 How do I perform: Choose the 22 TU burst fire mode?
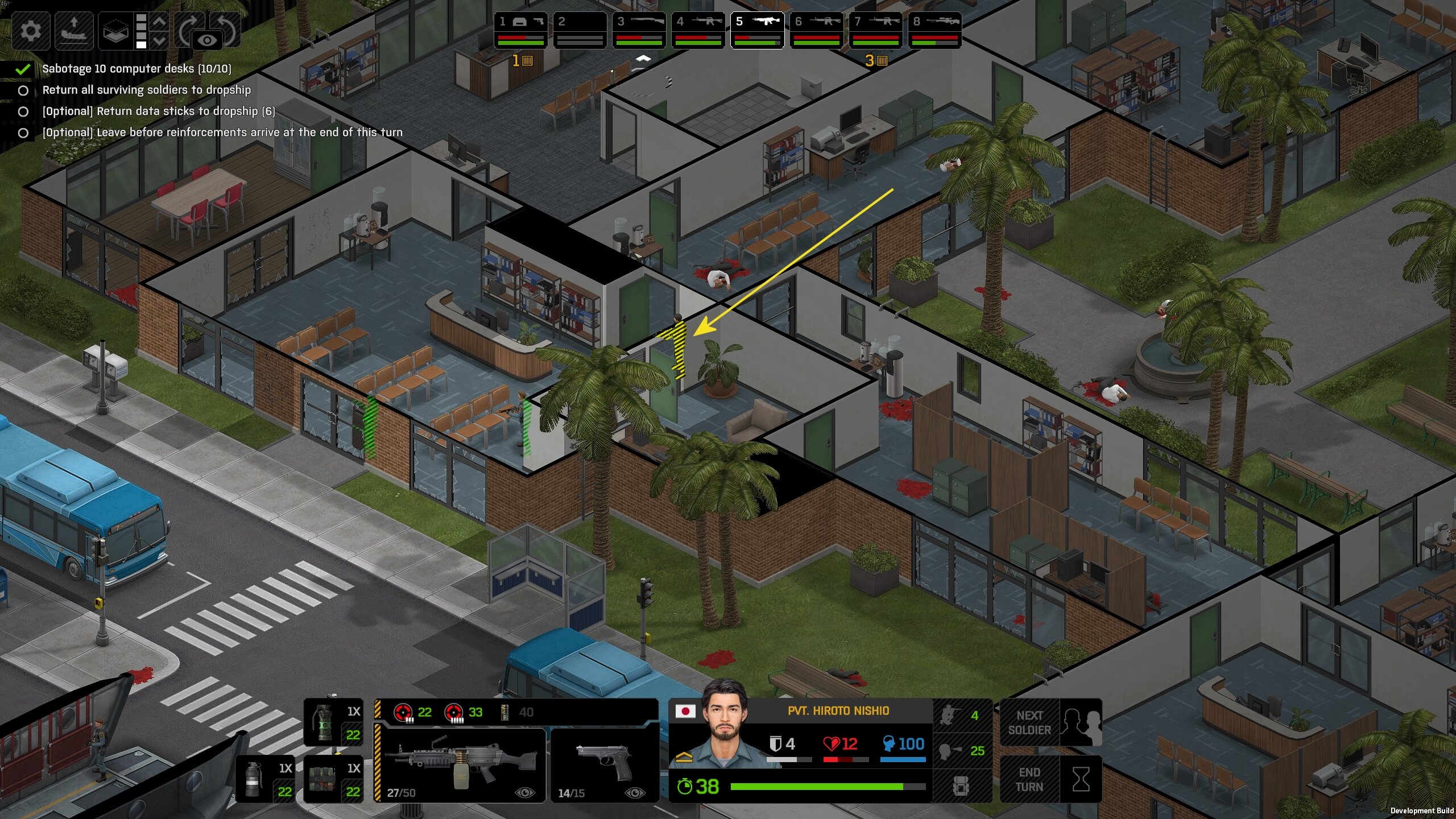tap(413, 712)
